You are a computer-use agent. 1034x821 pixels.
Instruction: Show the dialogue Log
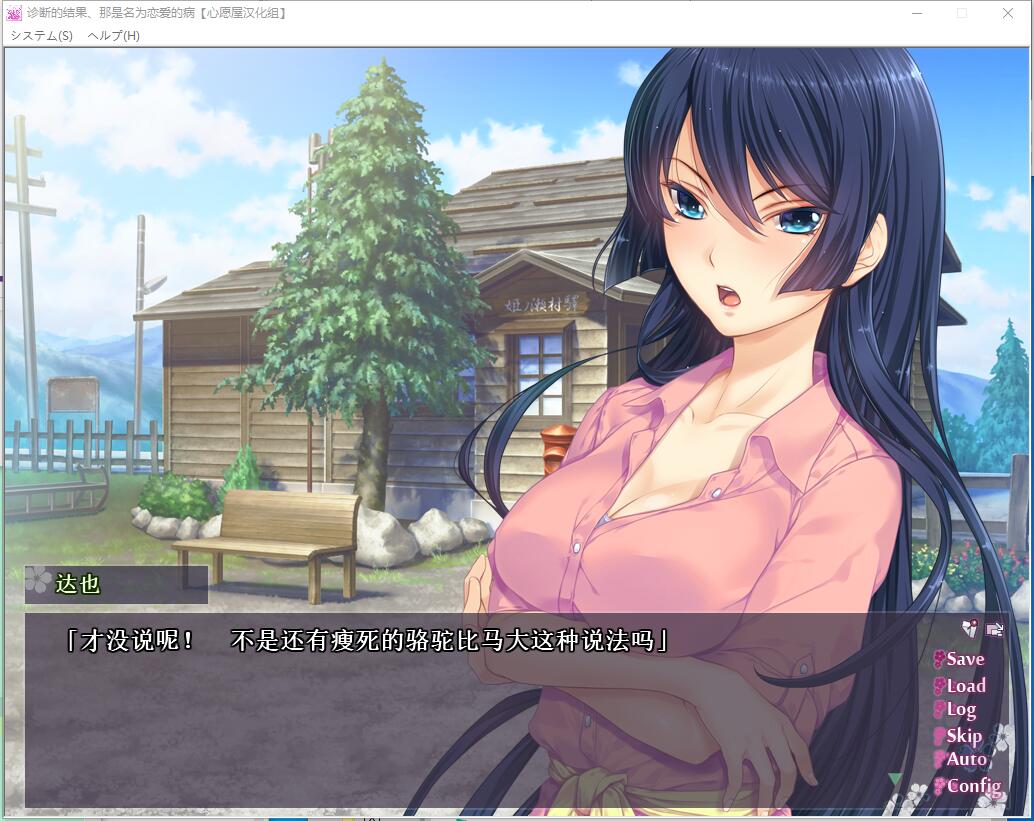960,710
